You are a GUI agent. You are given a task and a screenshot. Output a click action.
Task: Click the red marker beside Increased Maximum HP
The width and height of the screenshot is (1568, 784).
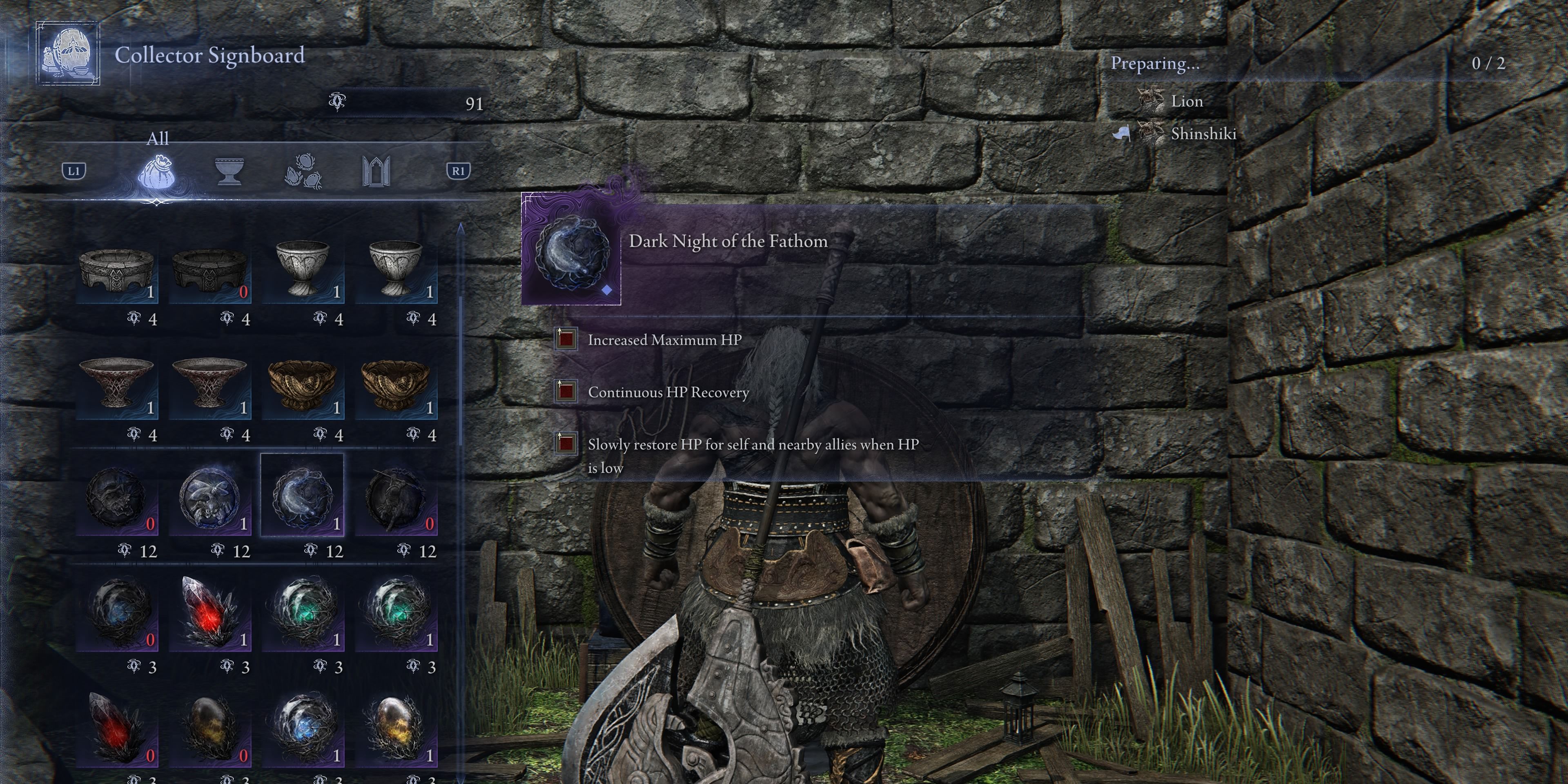coord(566,339)
